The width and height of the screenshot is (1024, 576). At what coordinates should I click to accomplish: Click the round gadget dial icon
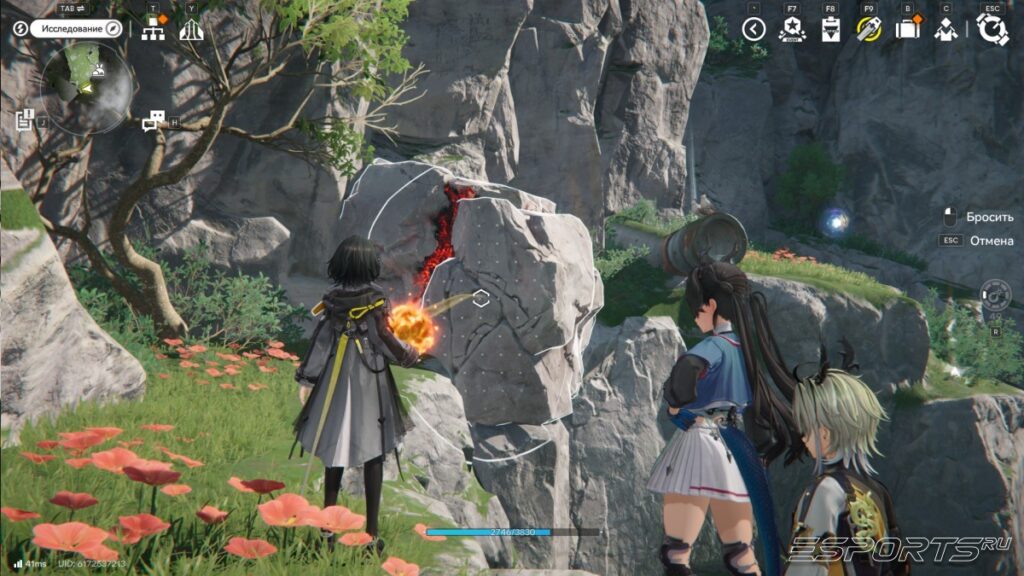(995, 296)
